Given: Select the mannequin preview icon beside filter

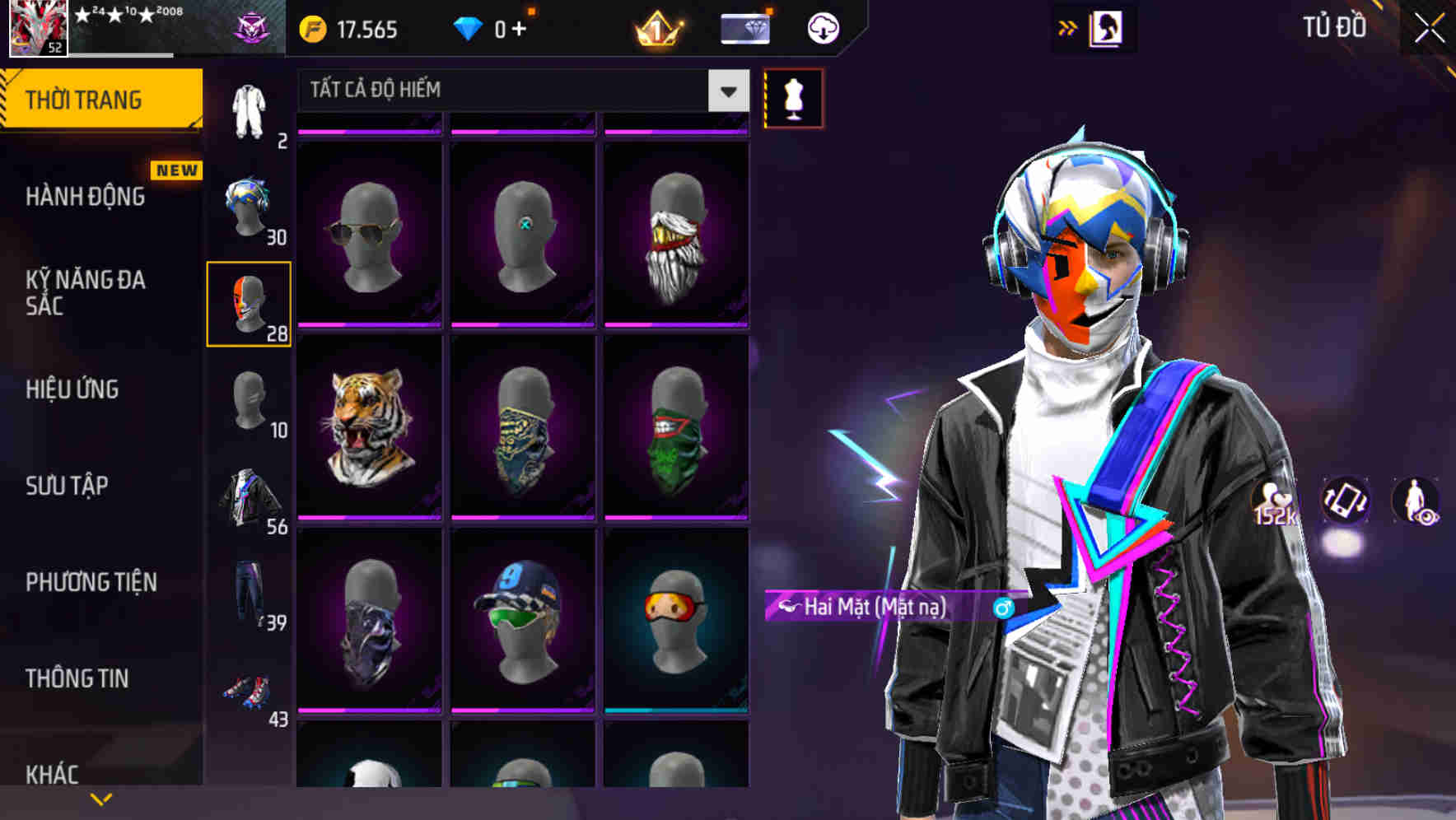Looking at the screenshot, I should point(793,97).
